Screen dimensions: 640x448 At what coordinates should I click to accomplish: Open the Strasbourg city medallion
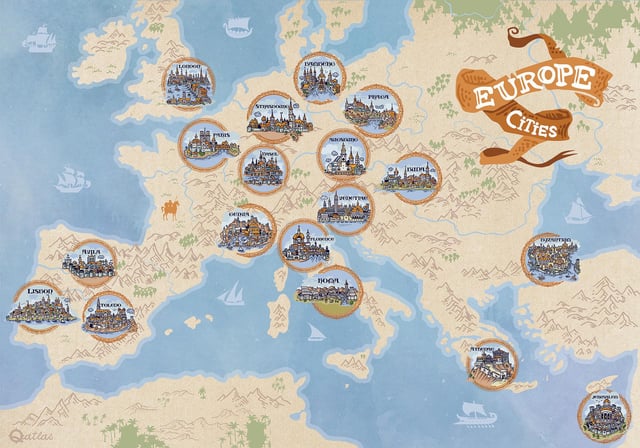click(x=279, y=116)
